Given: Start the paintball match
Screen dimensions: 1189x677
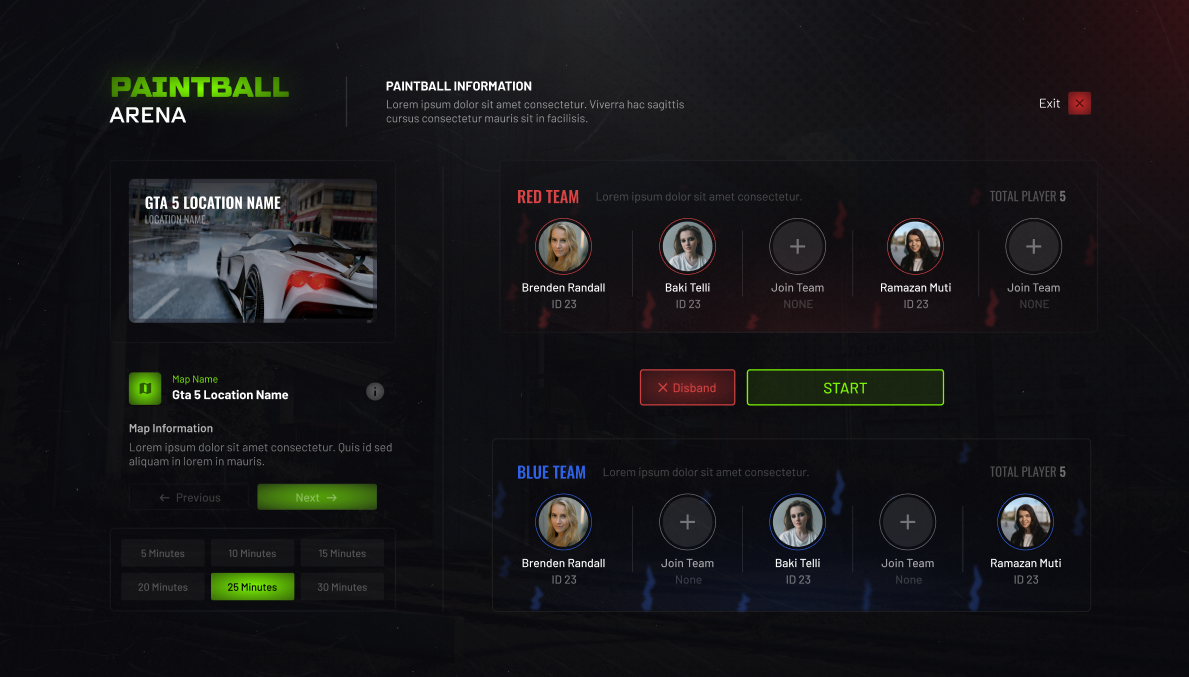Looking at the screenshot, I should (x=845, y=388).
